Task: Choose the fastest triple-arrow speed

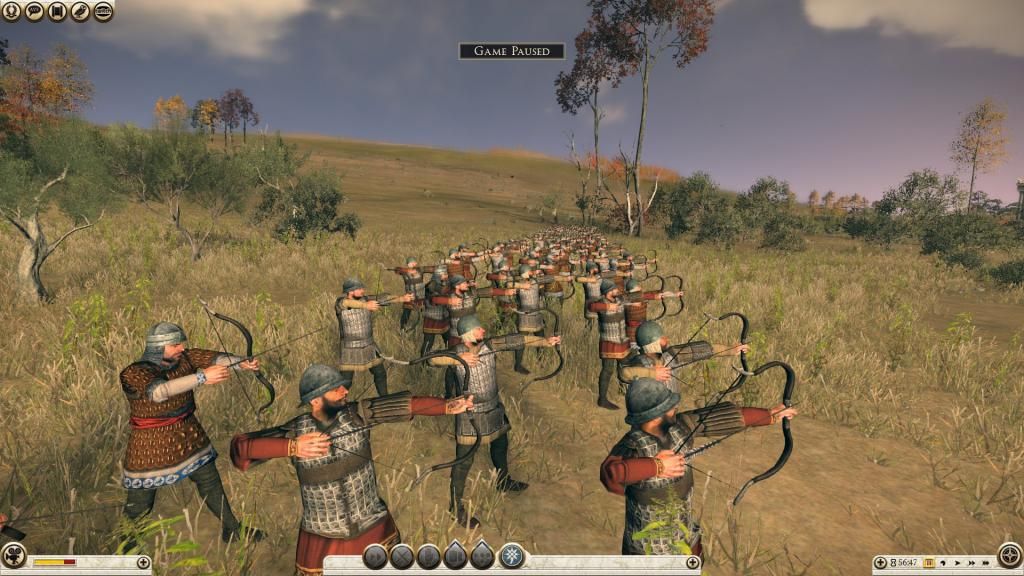Action: (x=985, y=563)
